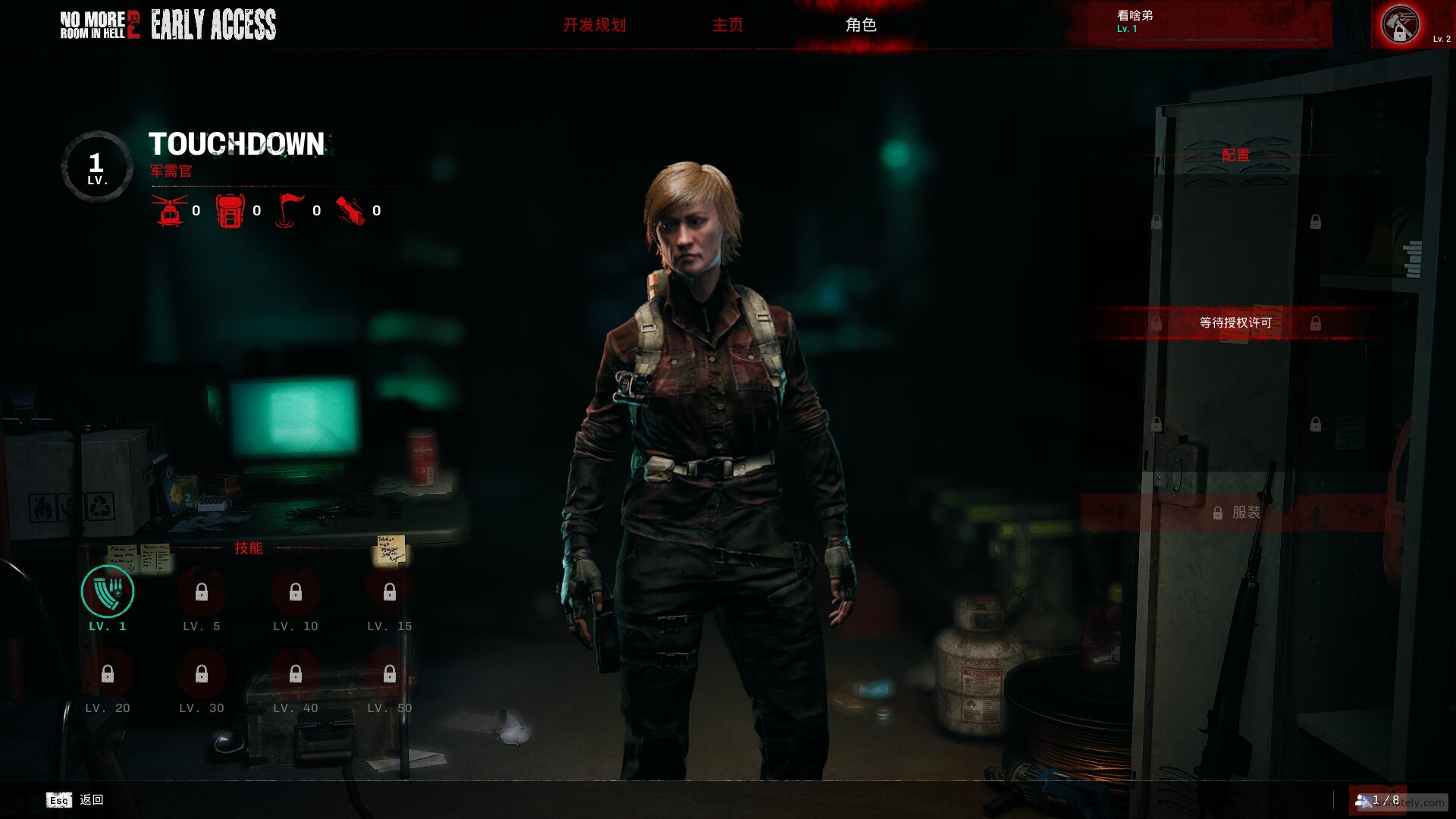Select the locked LV. 15 skill slot
This screenshot has width=1456, height=819.
[390, 592]
